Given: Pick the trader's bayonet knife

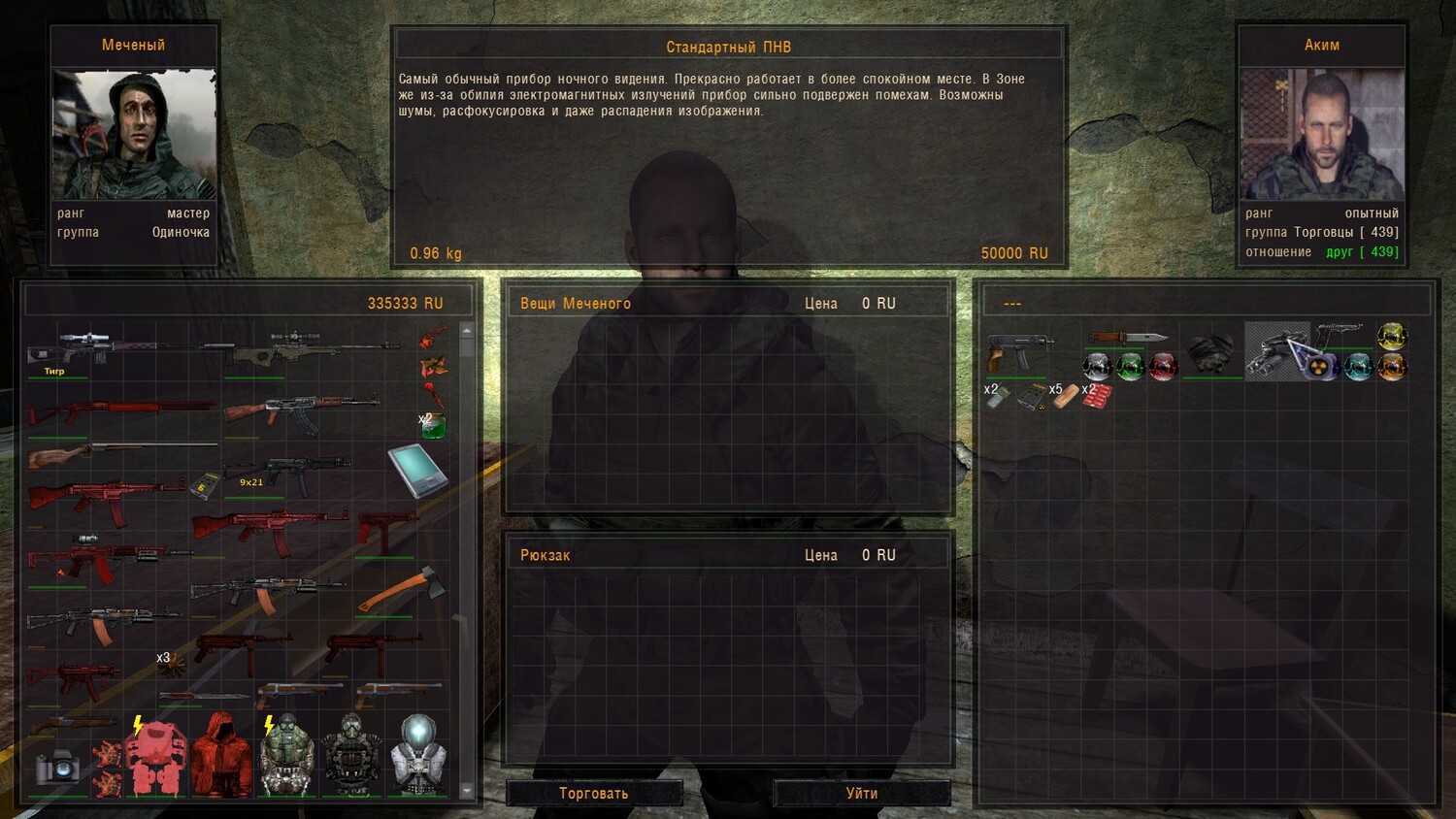Looking at the screenshot, I should 1129,338.
